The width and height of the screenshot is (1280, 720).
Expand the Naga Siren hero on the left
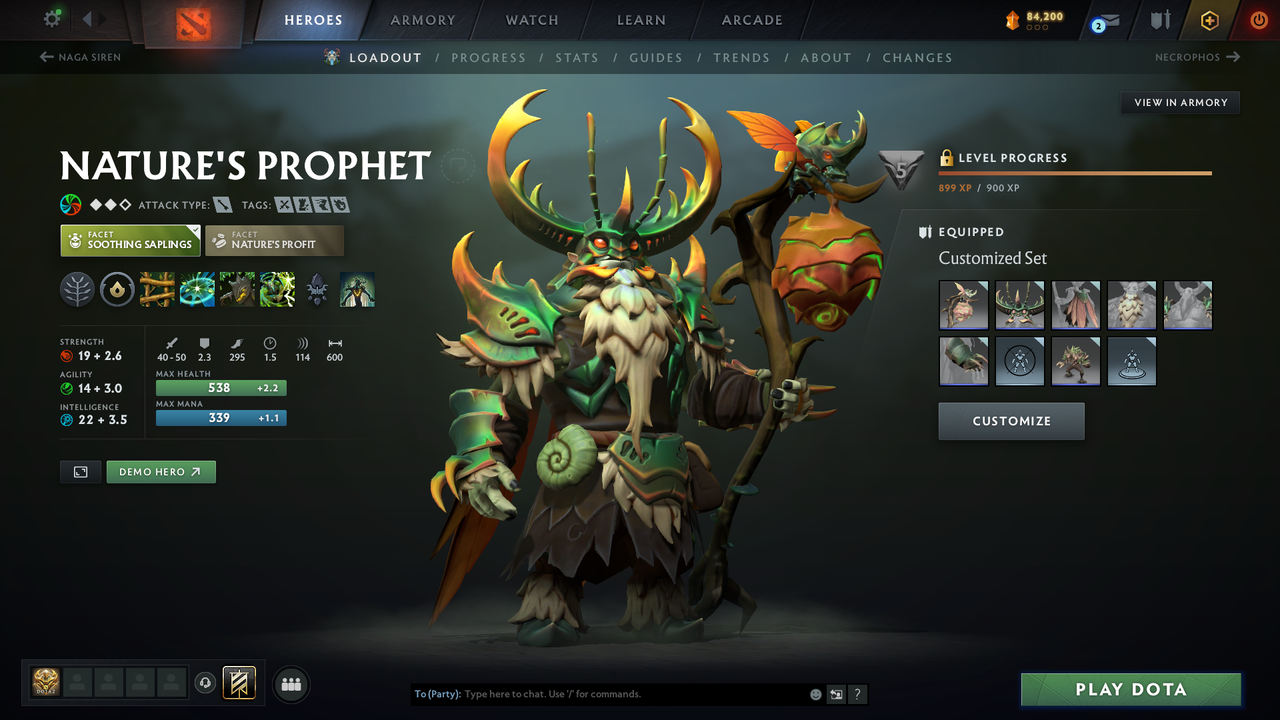point(80,57)
